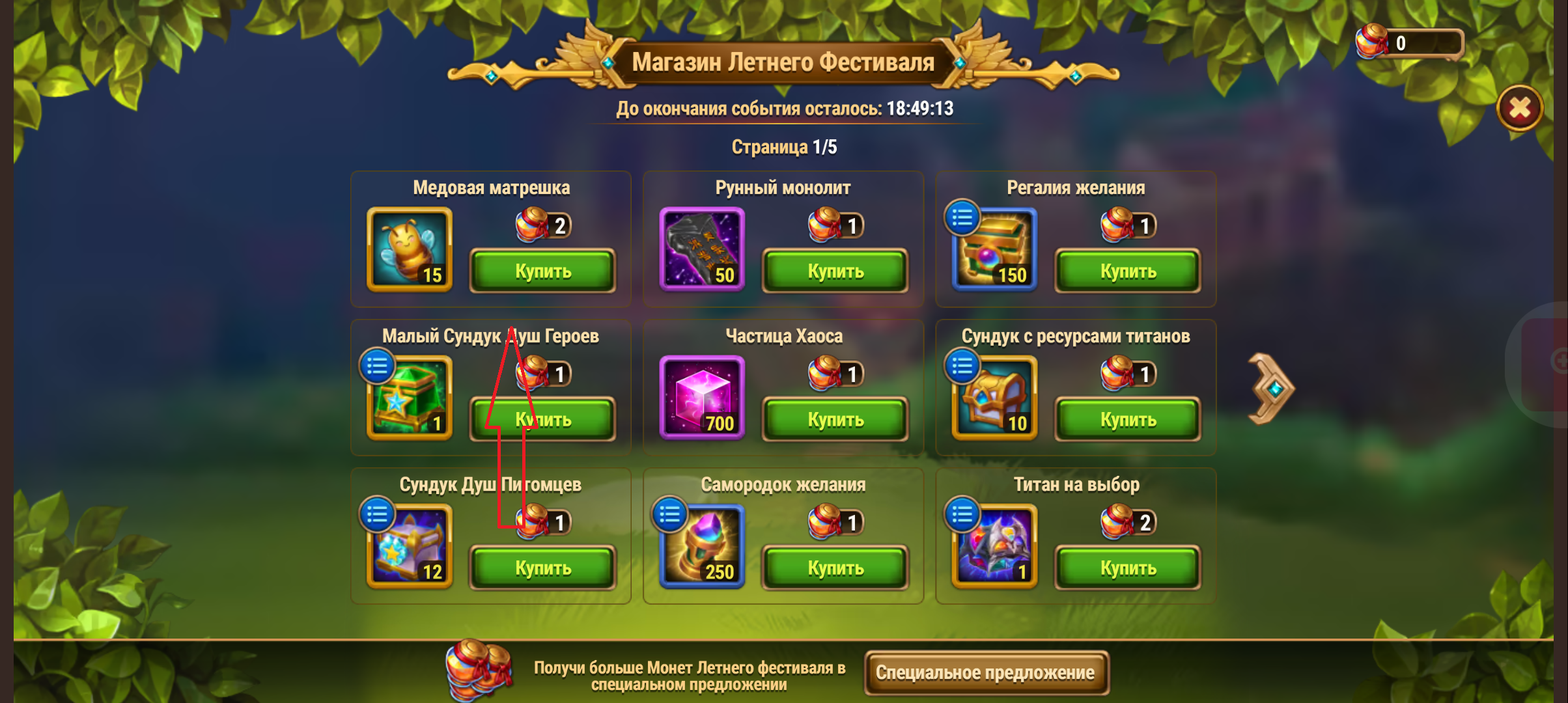Purchase the Рунный монолит offer
Viewport: 1568px width, 703px height.
tap(835, 271)
